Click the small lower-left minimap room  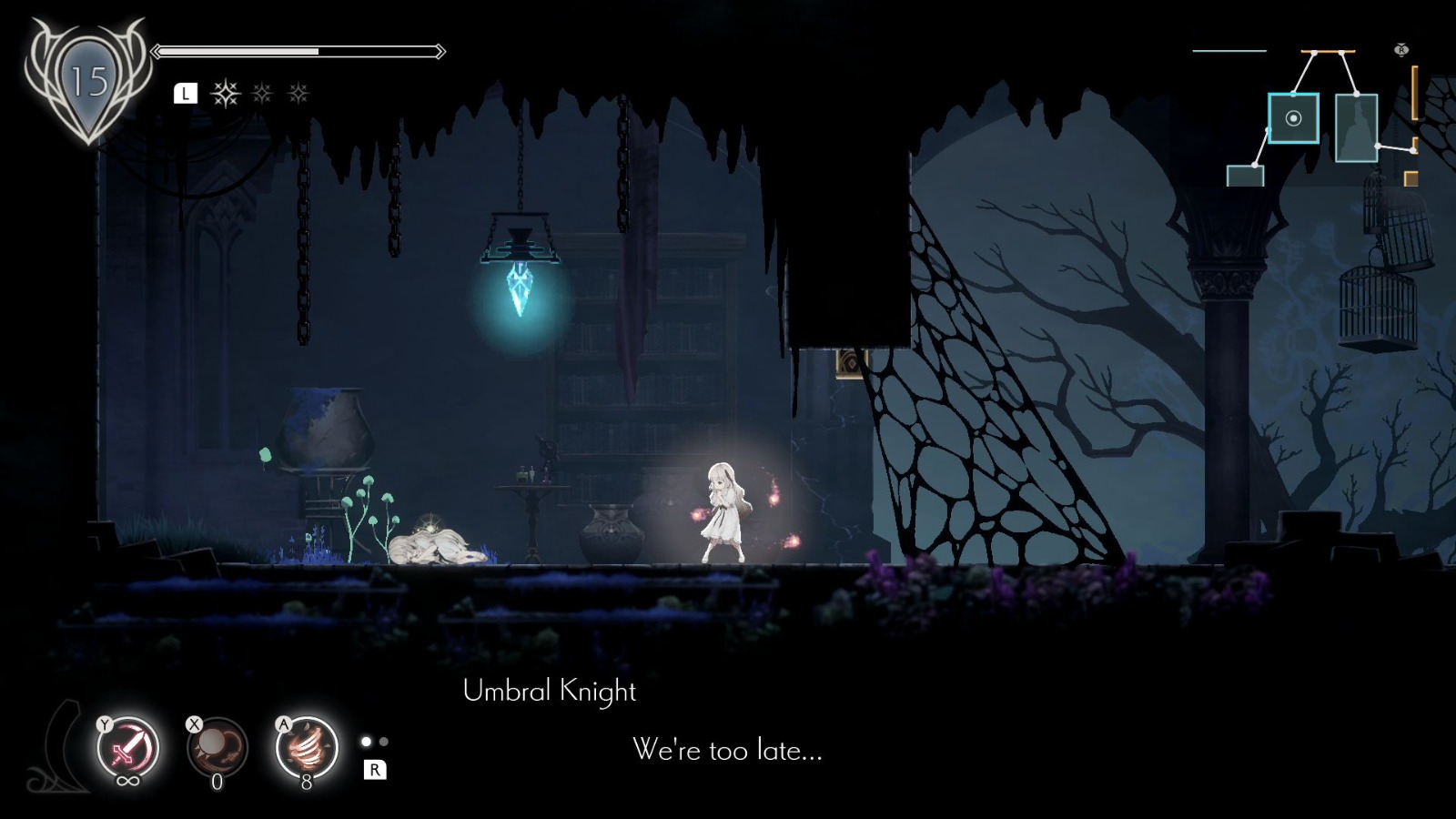(1245, 176)
